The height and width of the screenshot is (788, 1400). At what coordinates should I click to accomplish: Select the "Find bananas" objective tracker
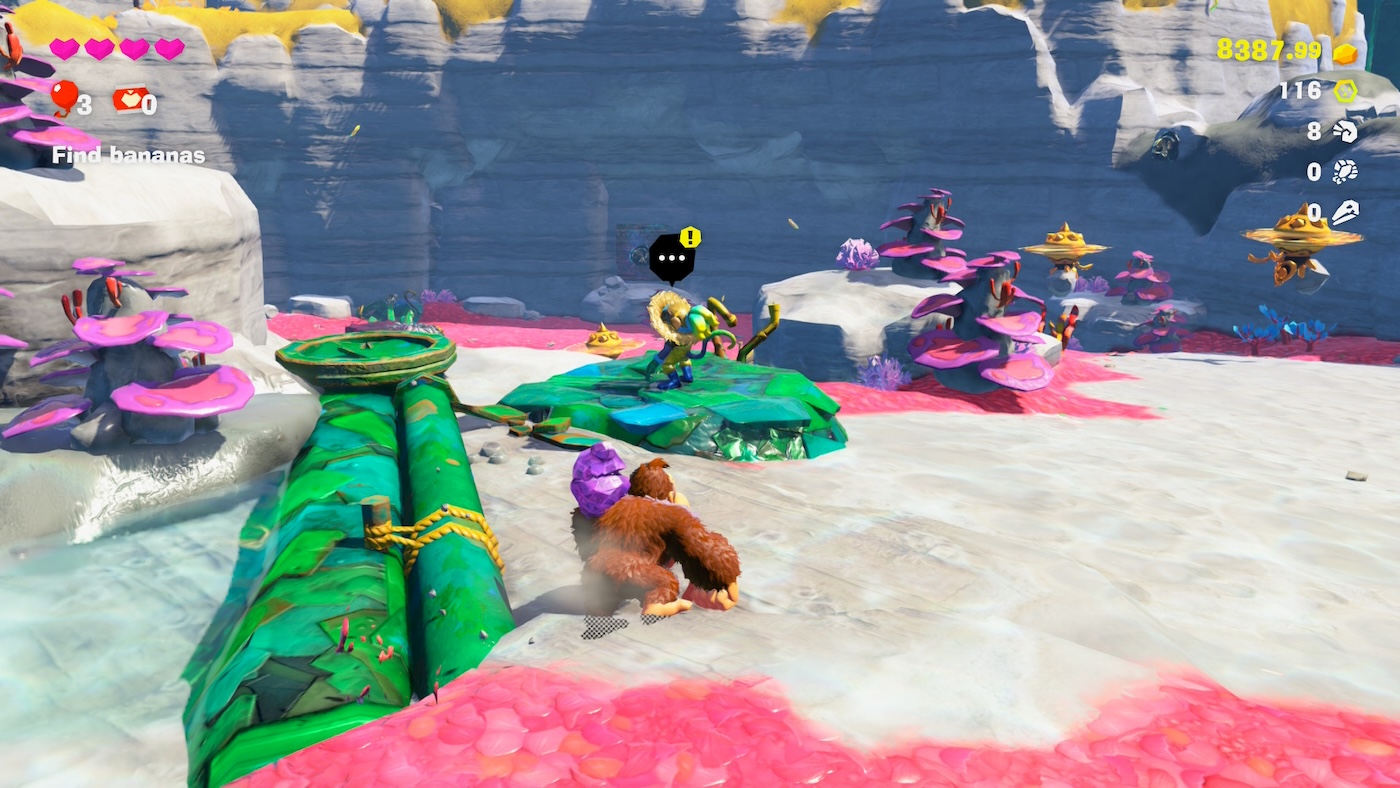(128, 155)
